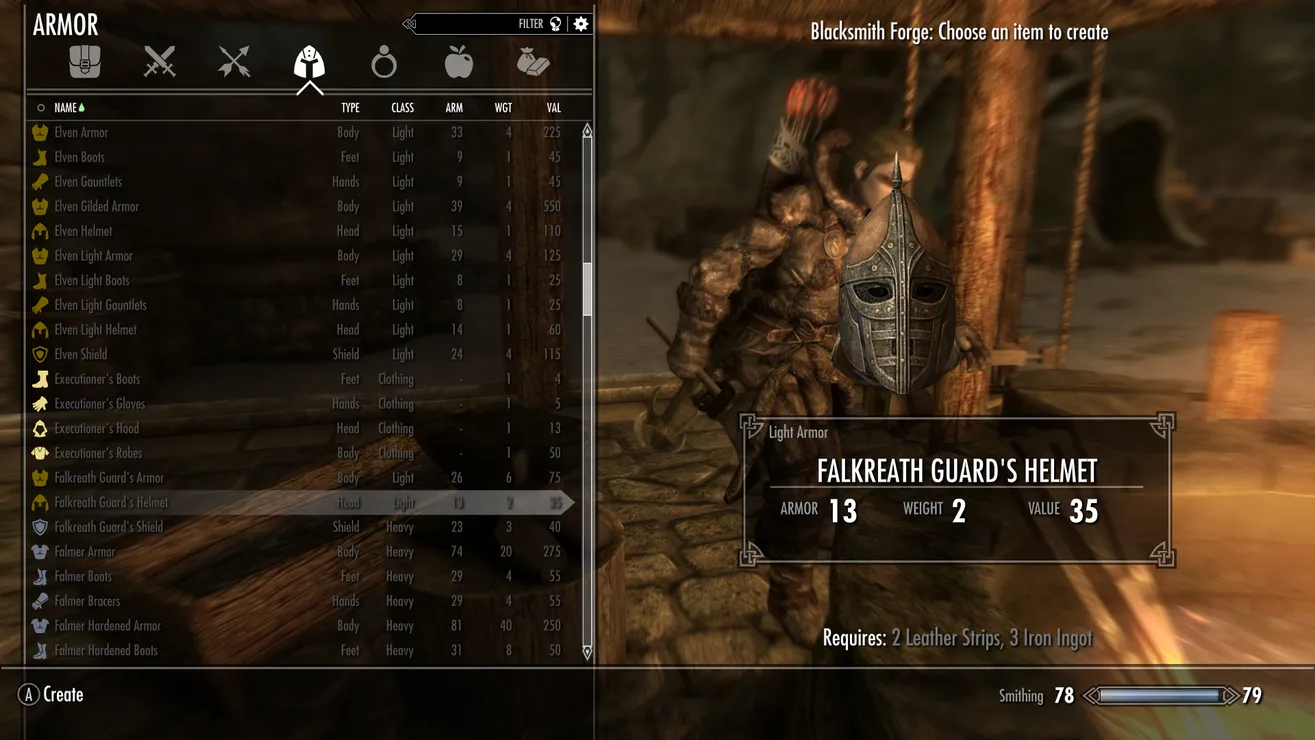The image size is (1315, 740).
Task: Click the list scrollbar down arrow
Action: click(x=587, y=652)
